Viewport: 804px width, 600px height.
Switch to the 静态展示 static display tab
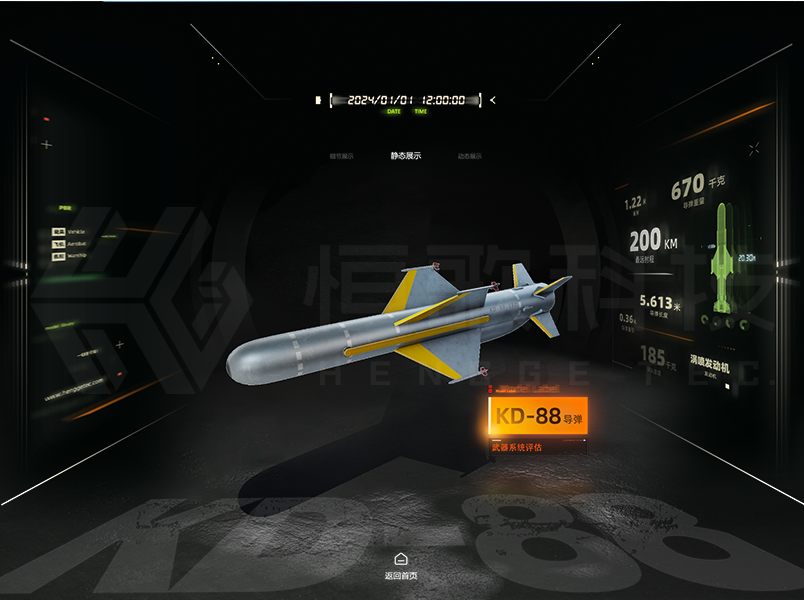[x=406, y=156]
